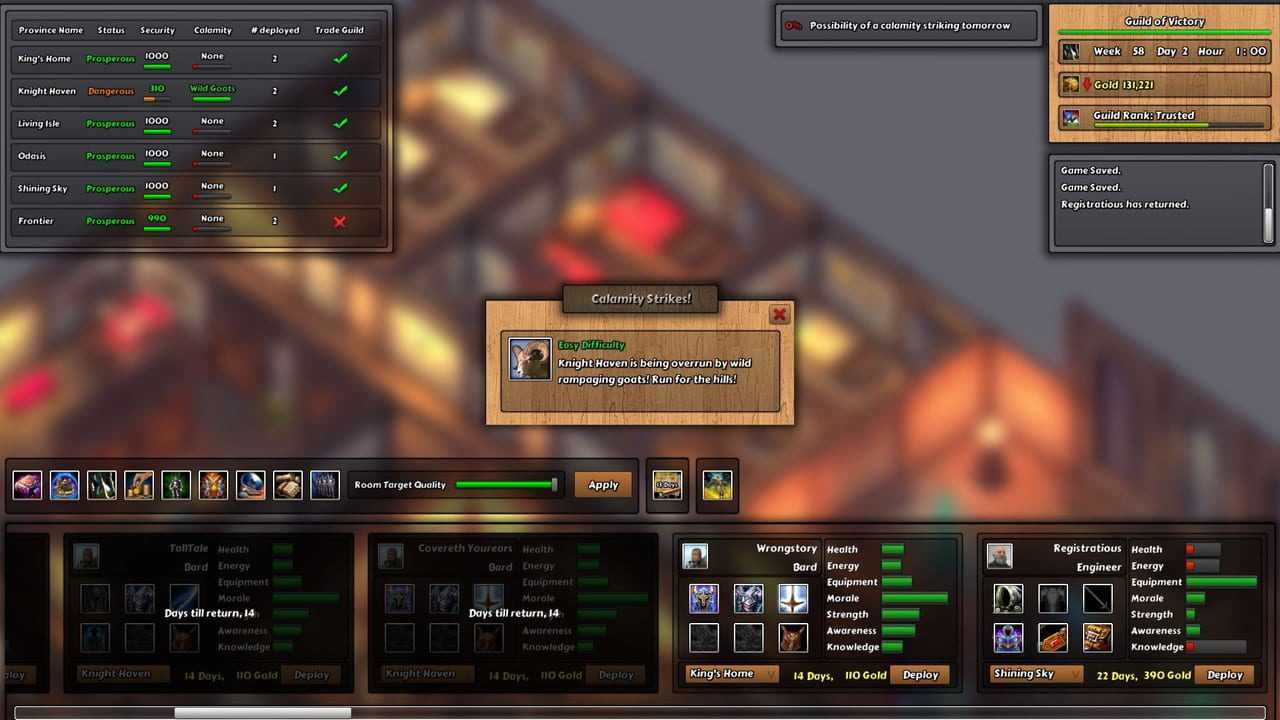The image size is (1280, 720).
Task: Click the scroll and parchment room icon
Action: tap(287, 486)
